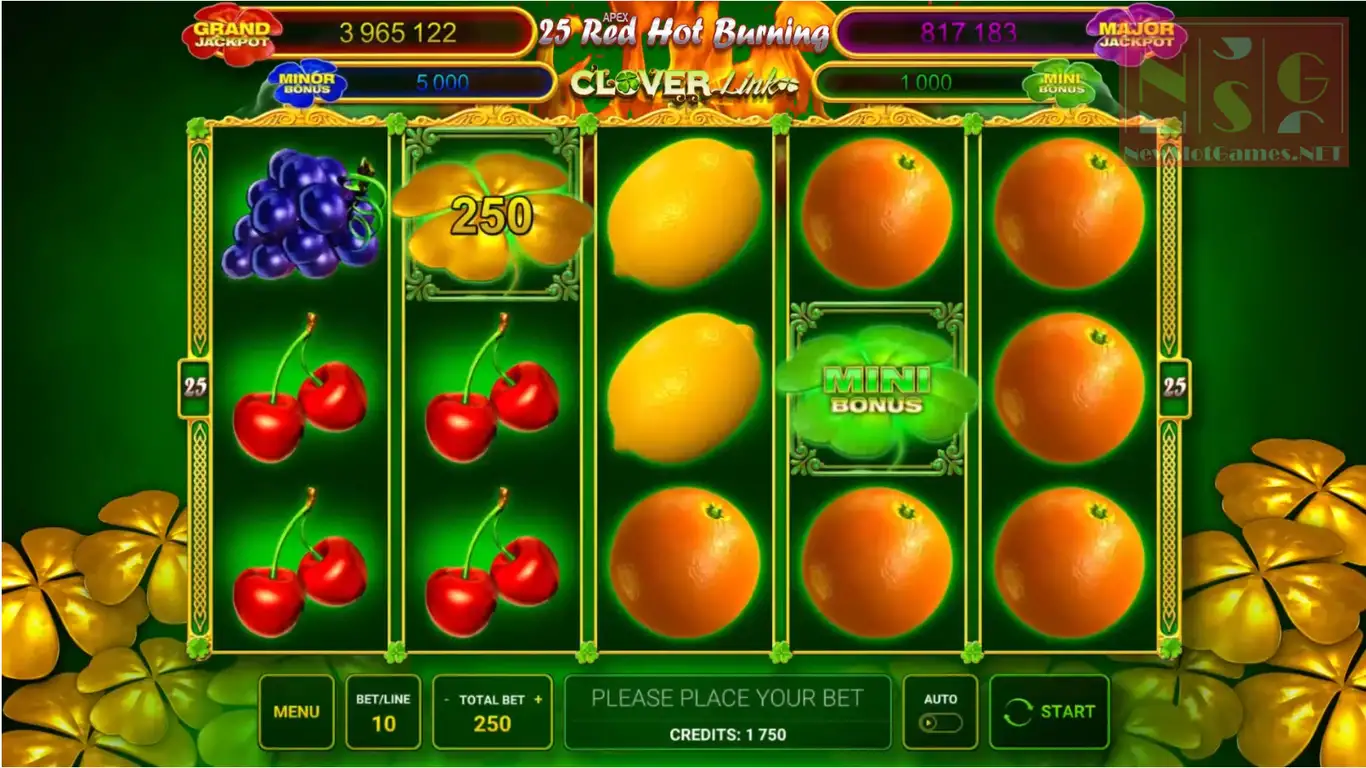Click the BET/LINE selector
This screenshot has width=1366, height=768.
click(383, 712)
